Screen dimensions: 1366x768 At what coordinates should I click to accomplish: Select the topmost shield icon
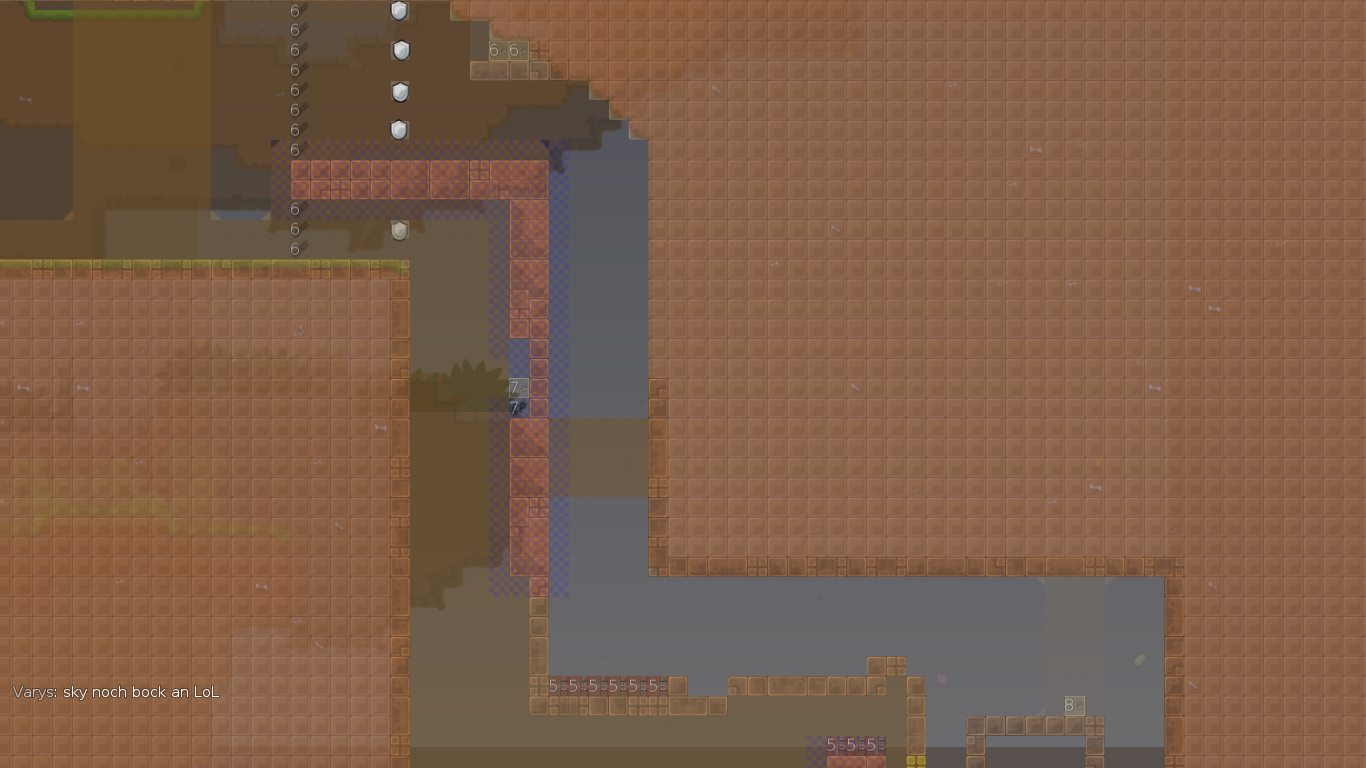click(x=400, y=10)
